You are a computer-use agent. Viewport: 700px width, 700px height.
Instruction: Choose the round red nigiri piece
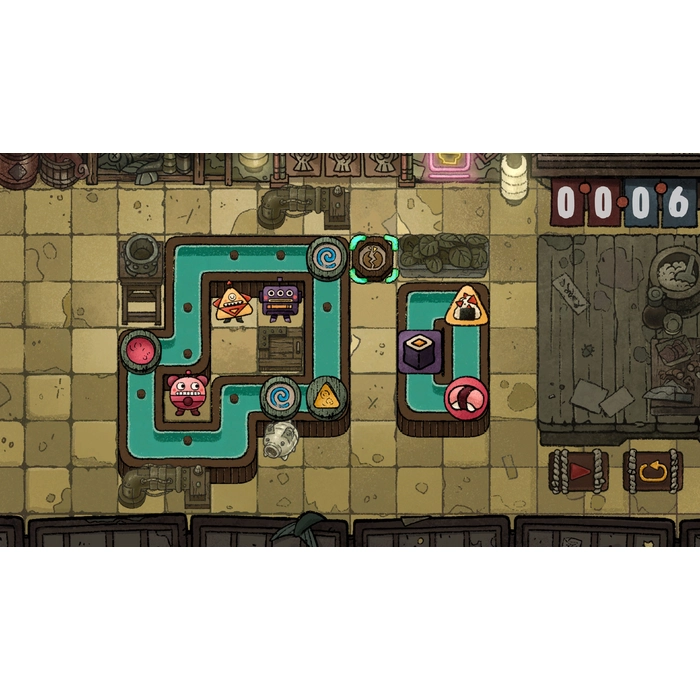[x=466, y=397]
